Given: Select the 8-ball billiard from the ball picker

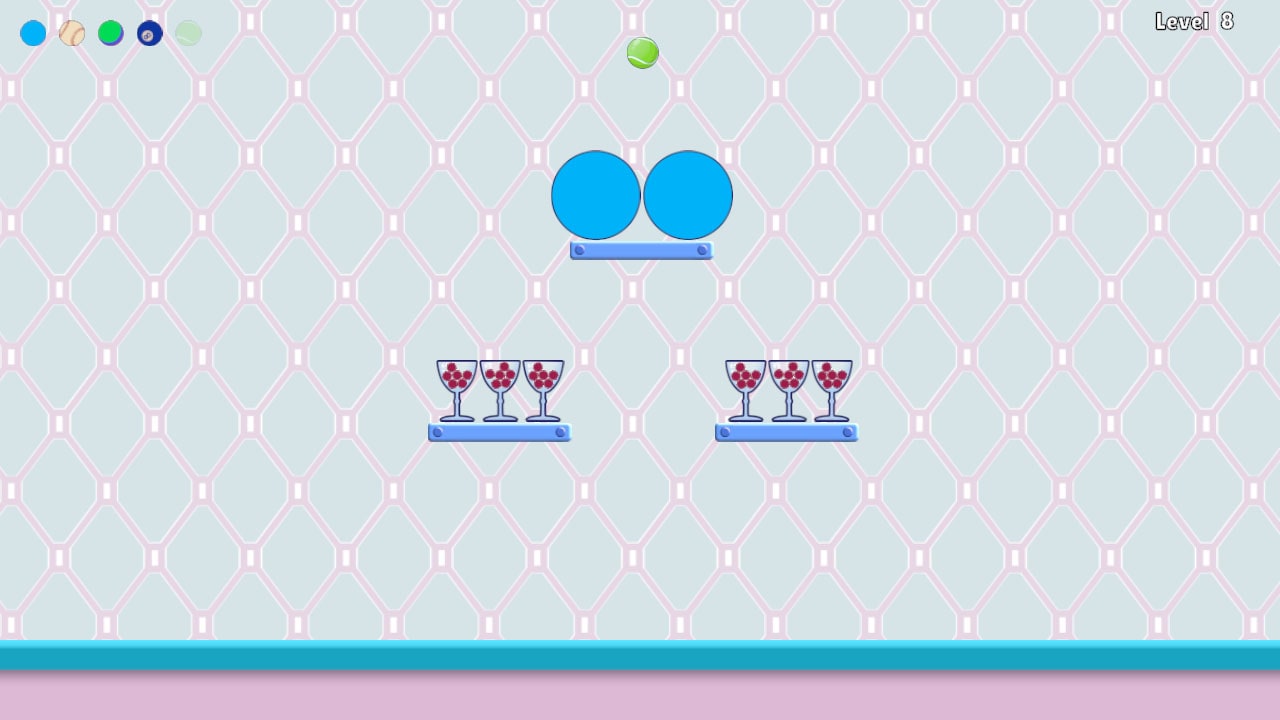Looking at the screenshot, I should click(x=149, y=33).
